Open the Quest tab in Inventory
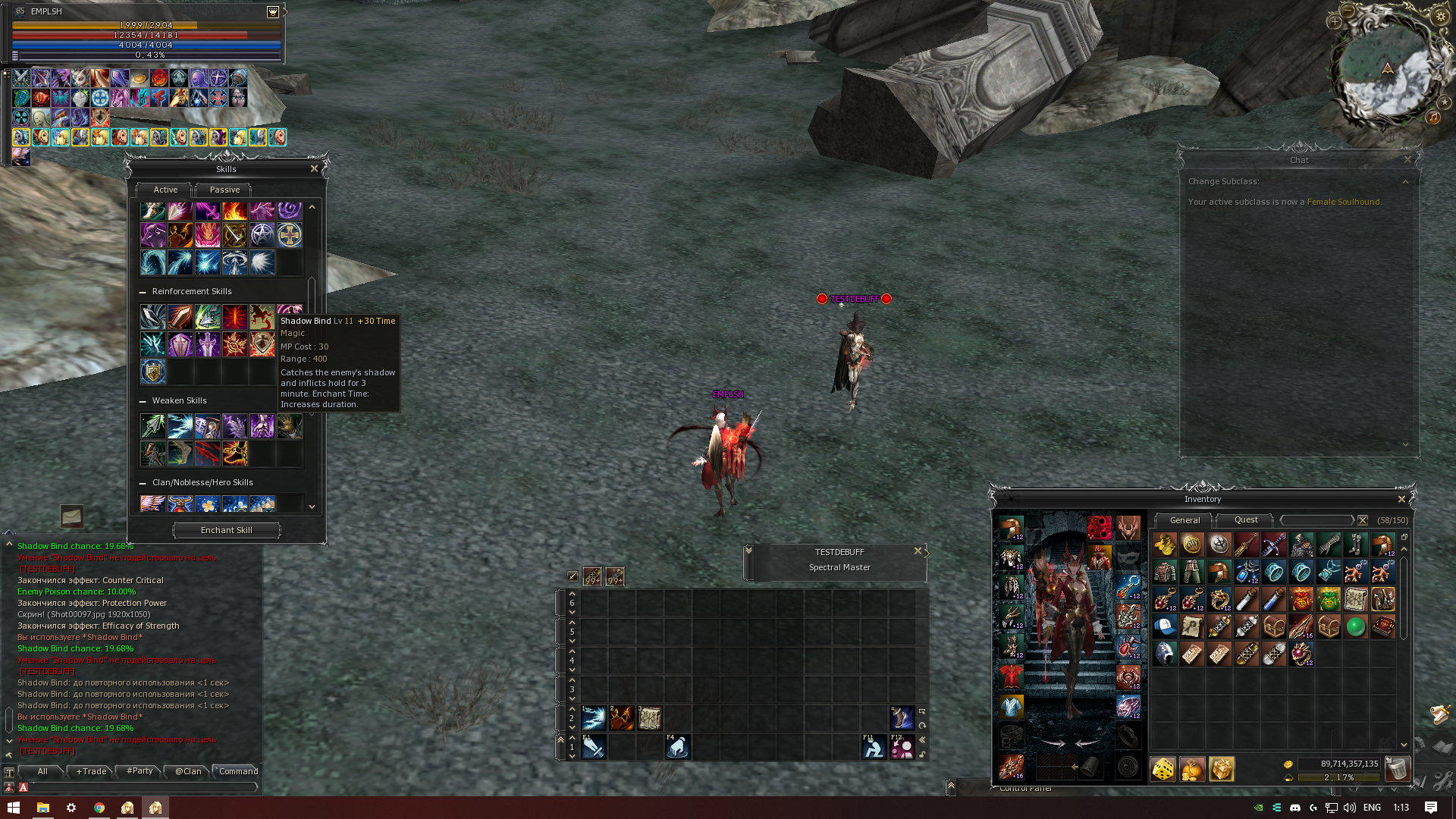The image size is (1456, 819). pyautogui.click(x=1246, y=520)
